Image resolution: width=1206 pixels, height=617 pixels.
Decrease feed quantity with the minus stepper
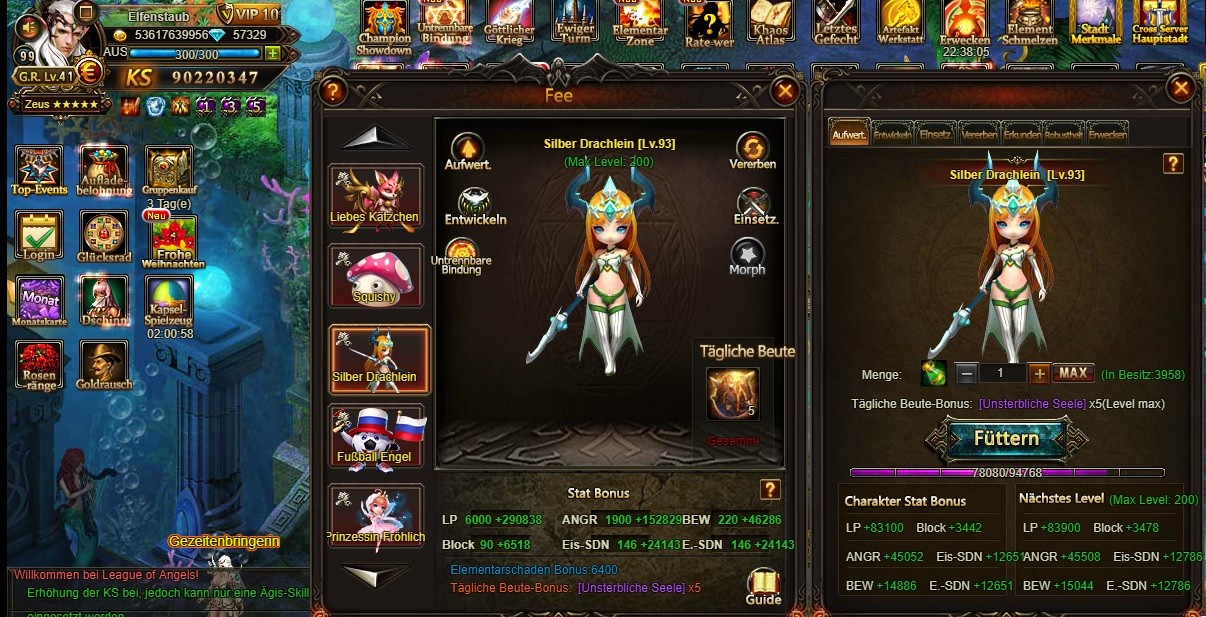click(966, 373)
